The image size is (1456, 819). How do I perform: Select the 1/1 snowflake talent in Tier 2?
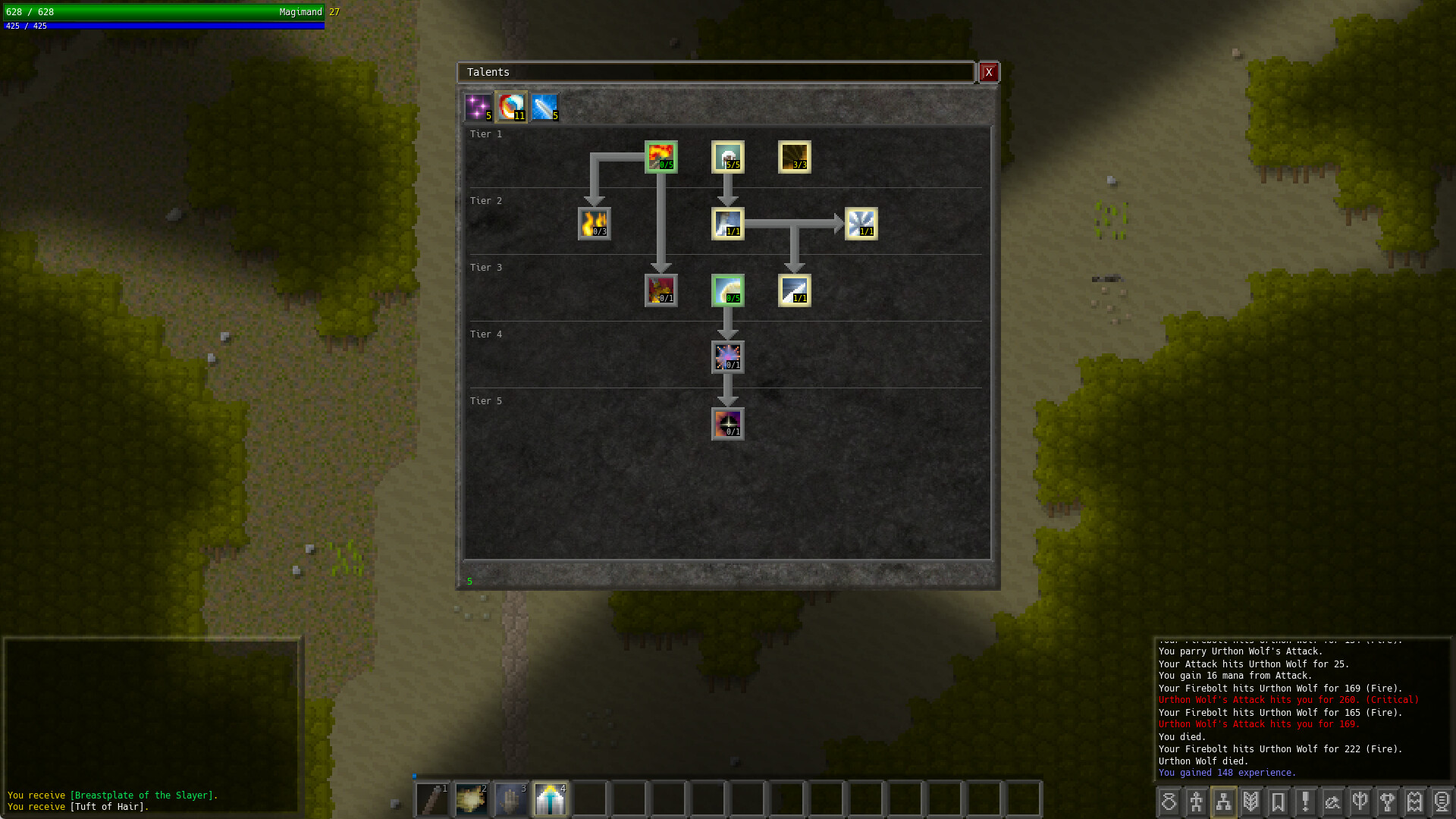pyautogui.click(x=863, y=224)
